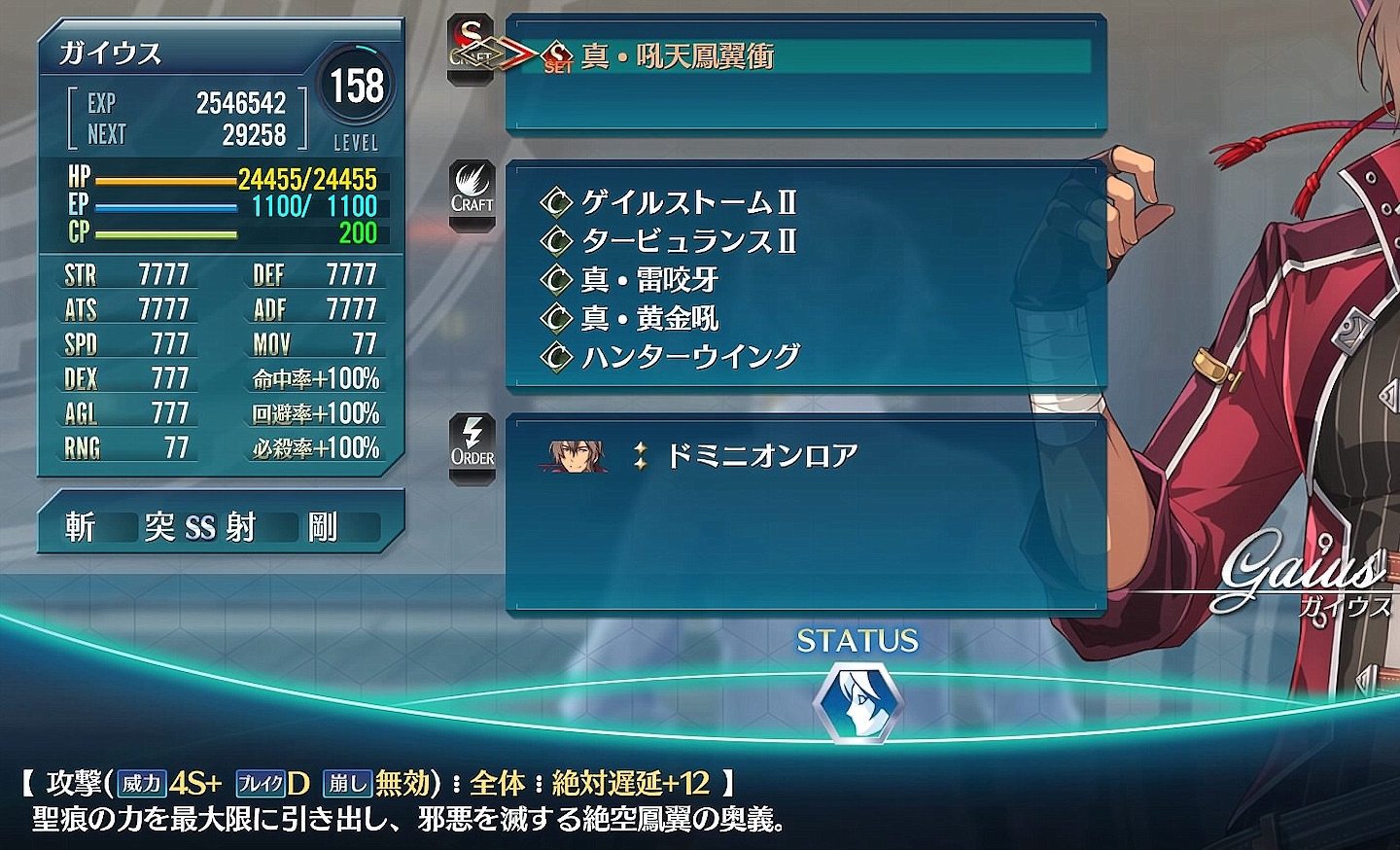This screenshot has width=1400, height=850.
Task: Select the S-Craft 真・吼天鳳翼衝
Action: coord(678,56)
